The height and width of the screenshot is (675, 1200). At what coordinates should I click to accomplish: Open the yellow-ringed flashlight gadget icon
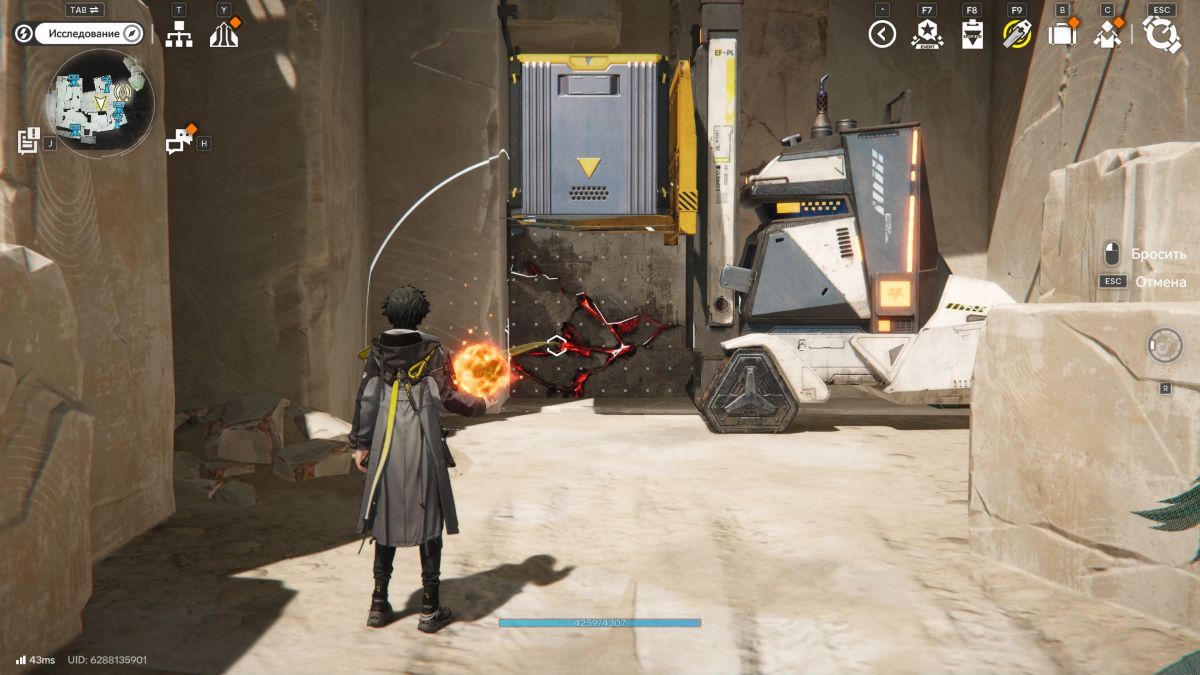click(1017, 35)
